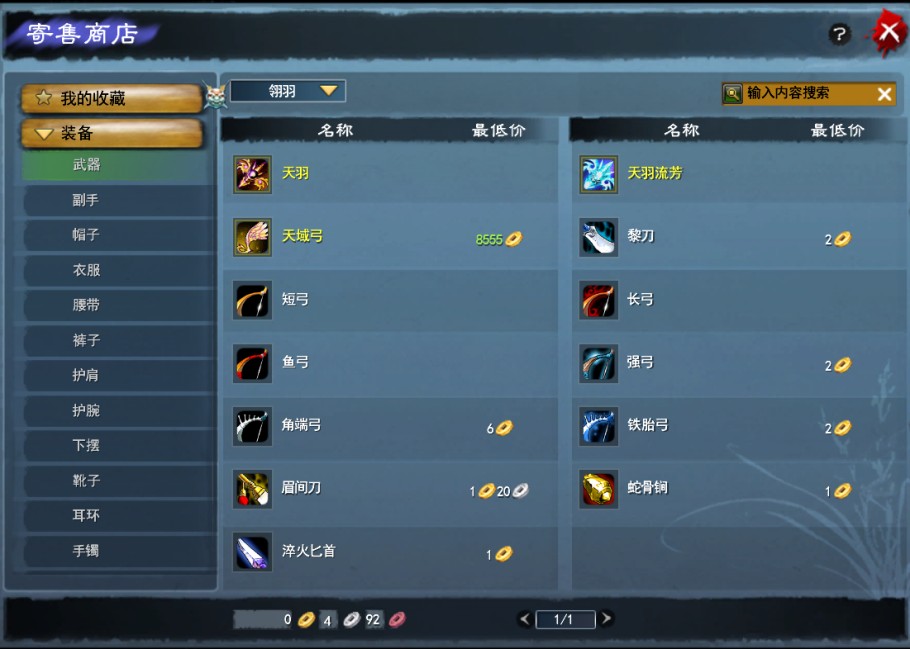Image resolution: width=910 pixels, height=649 pixels.
Task: Go to the next page arrow
Action: tap(607, 619)
